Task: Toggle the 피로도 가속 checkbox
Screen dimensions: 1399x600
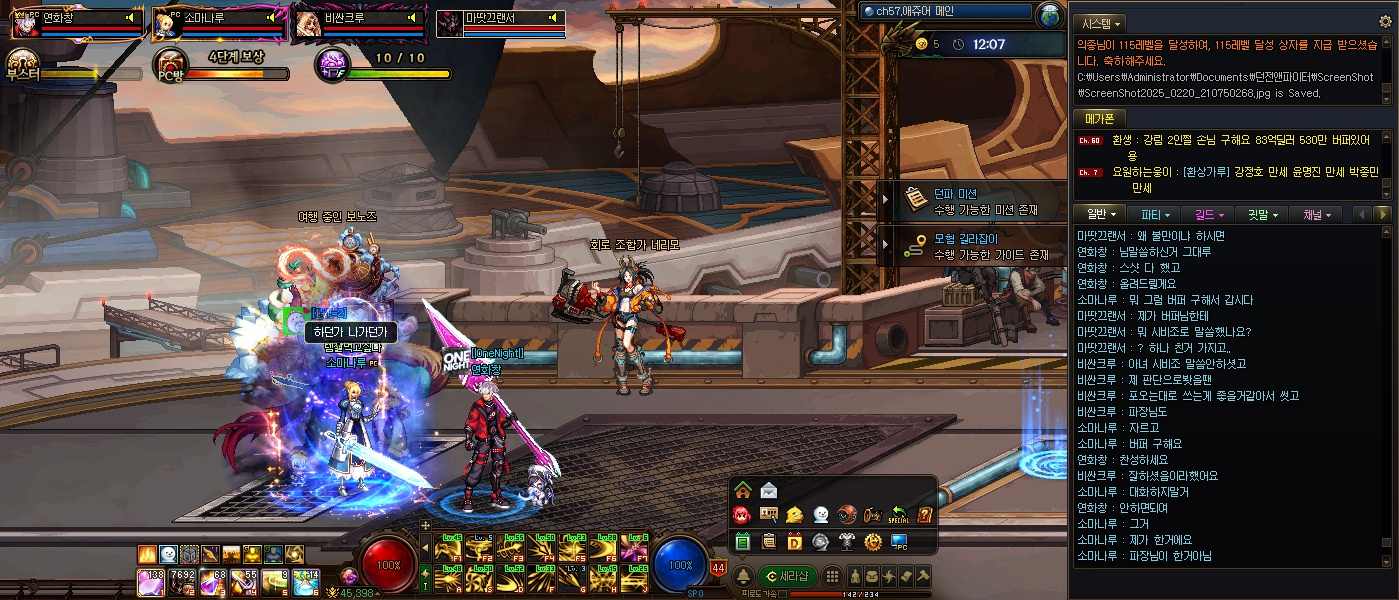Action: point(784,594)
